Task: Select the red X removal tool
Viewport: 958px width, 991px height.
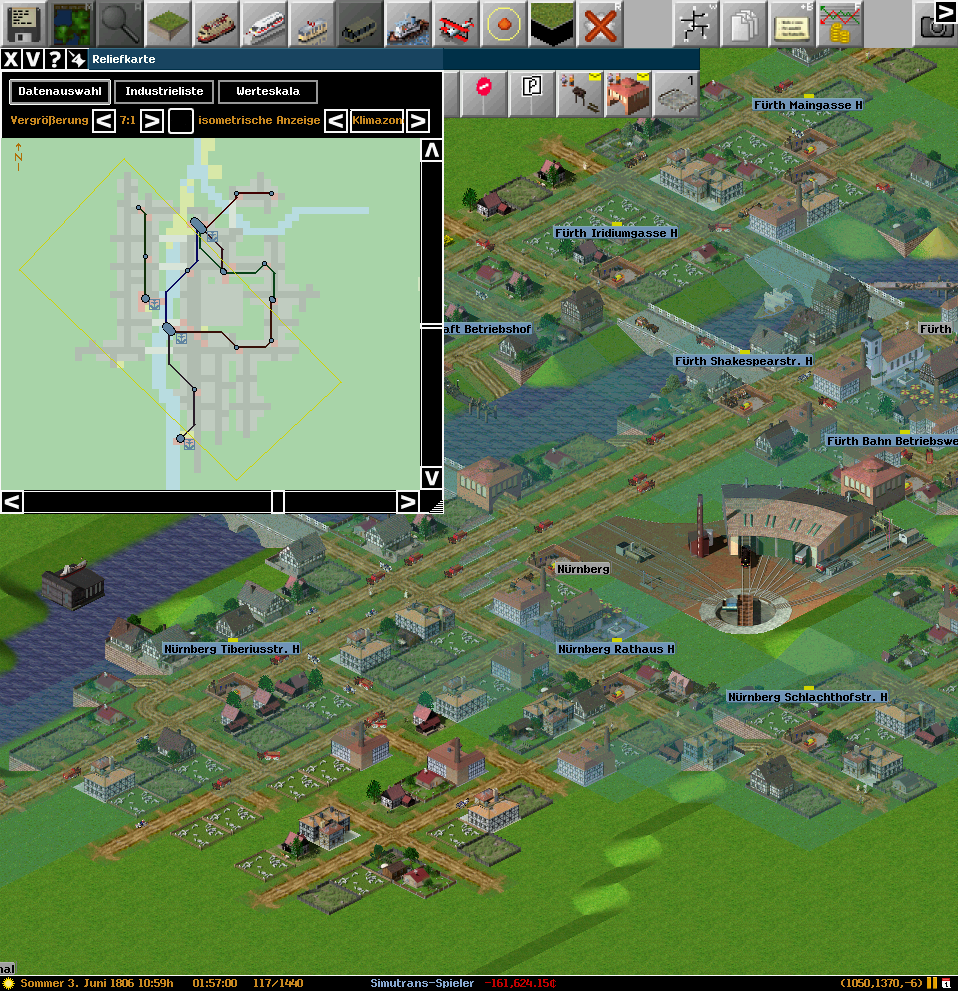Action: click(600, 22)
